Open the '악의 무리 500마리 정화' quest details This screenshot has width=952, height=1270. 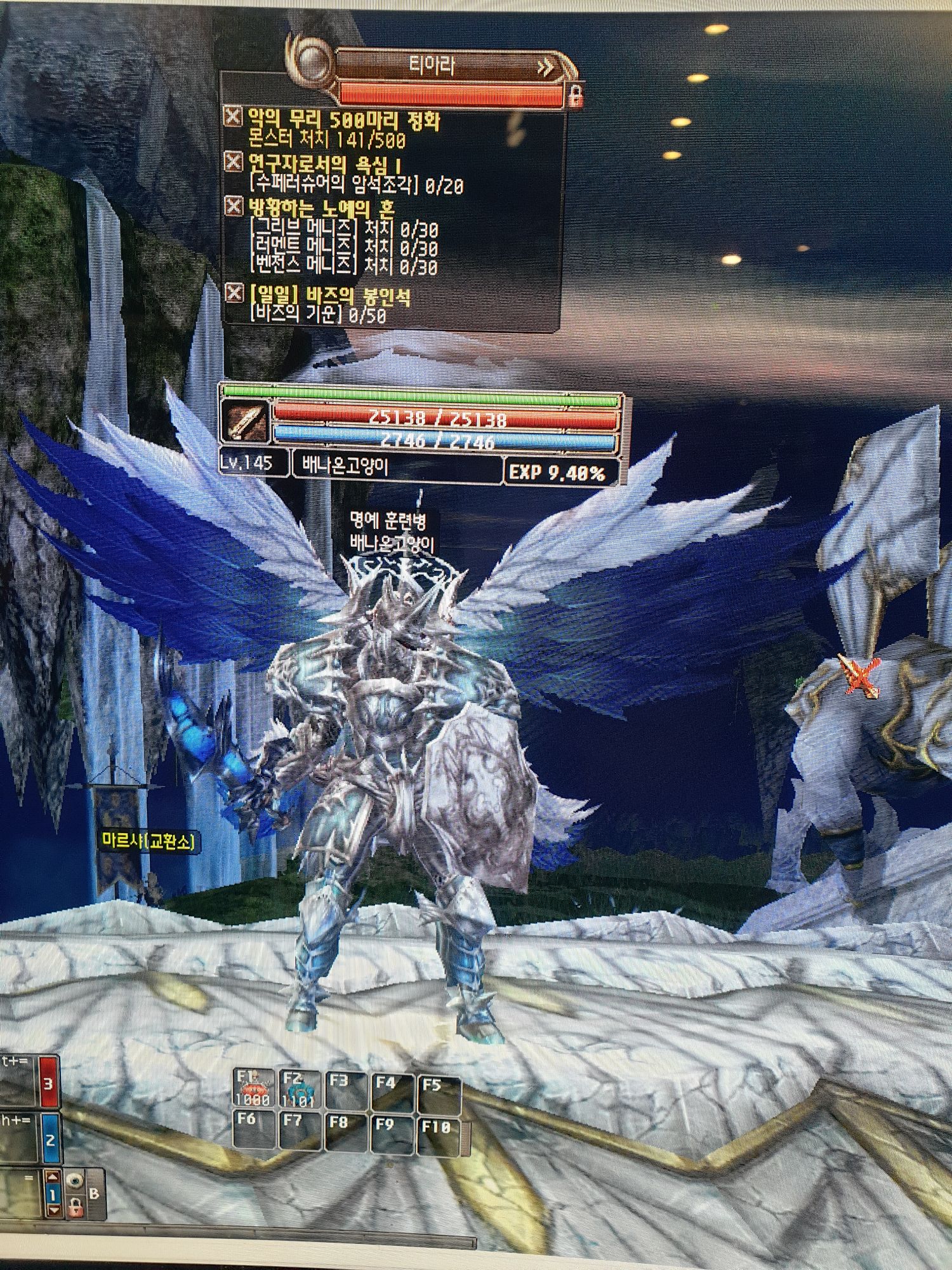pos(343,120)
